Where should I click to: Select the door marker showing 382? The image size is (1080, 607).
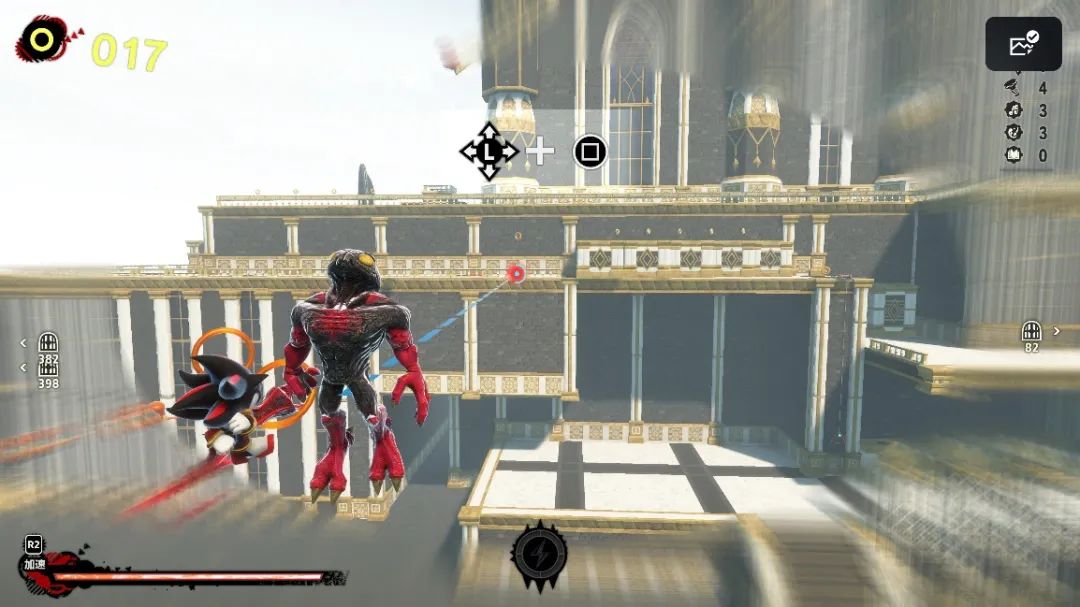coord(48,343)
